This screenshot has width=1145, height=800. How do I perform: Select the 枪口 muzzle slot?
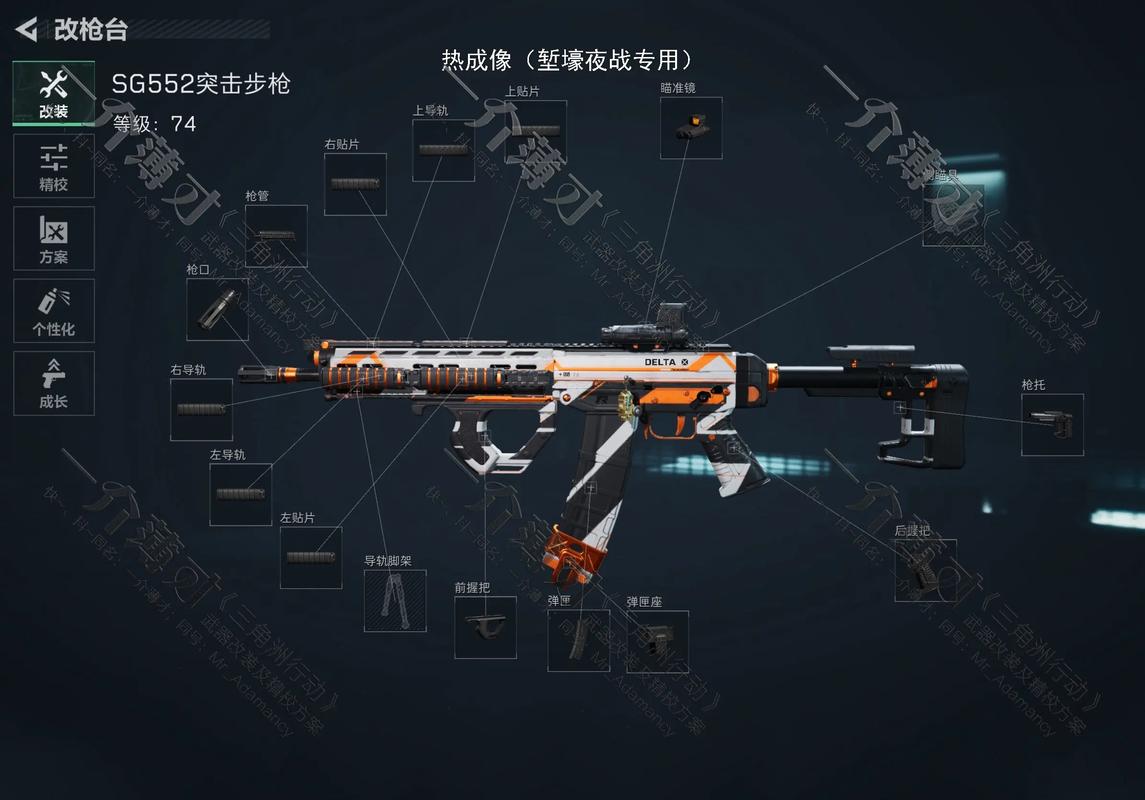click(217, 309)
